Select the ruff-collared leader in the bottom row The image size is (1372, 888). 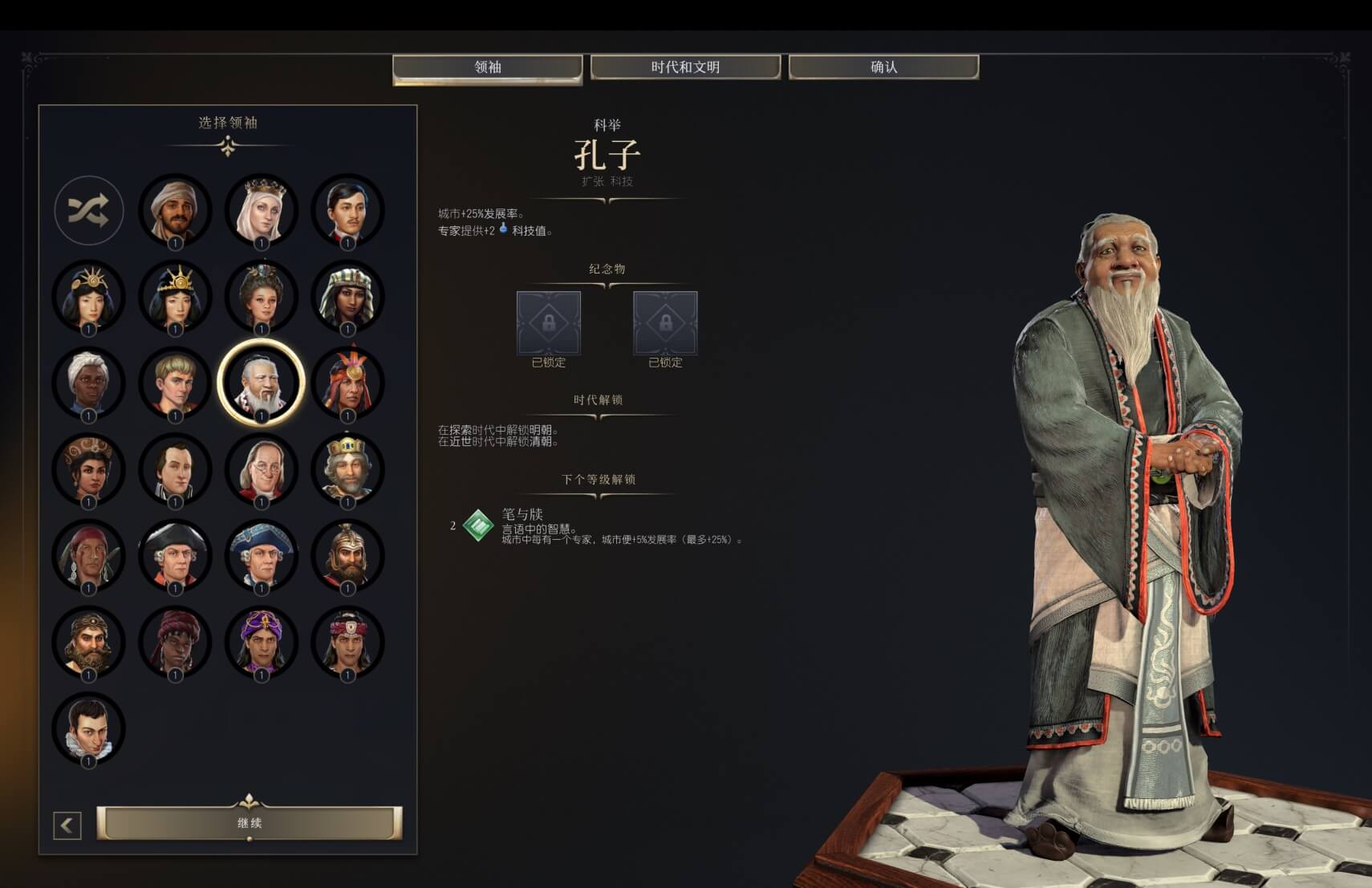click(89, 726)
